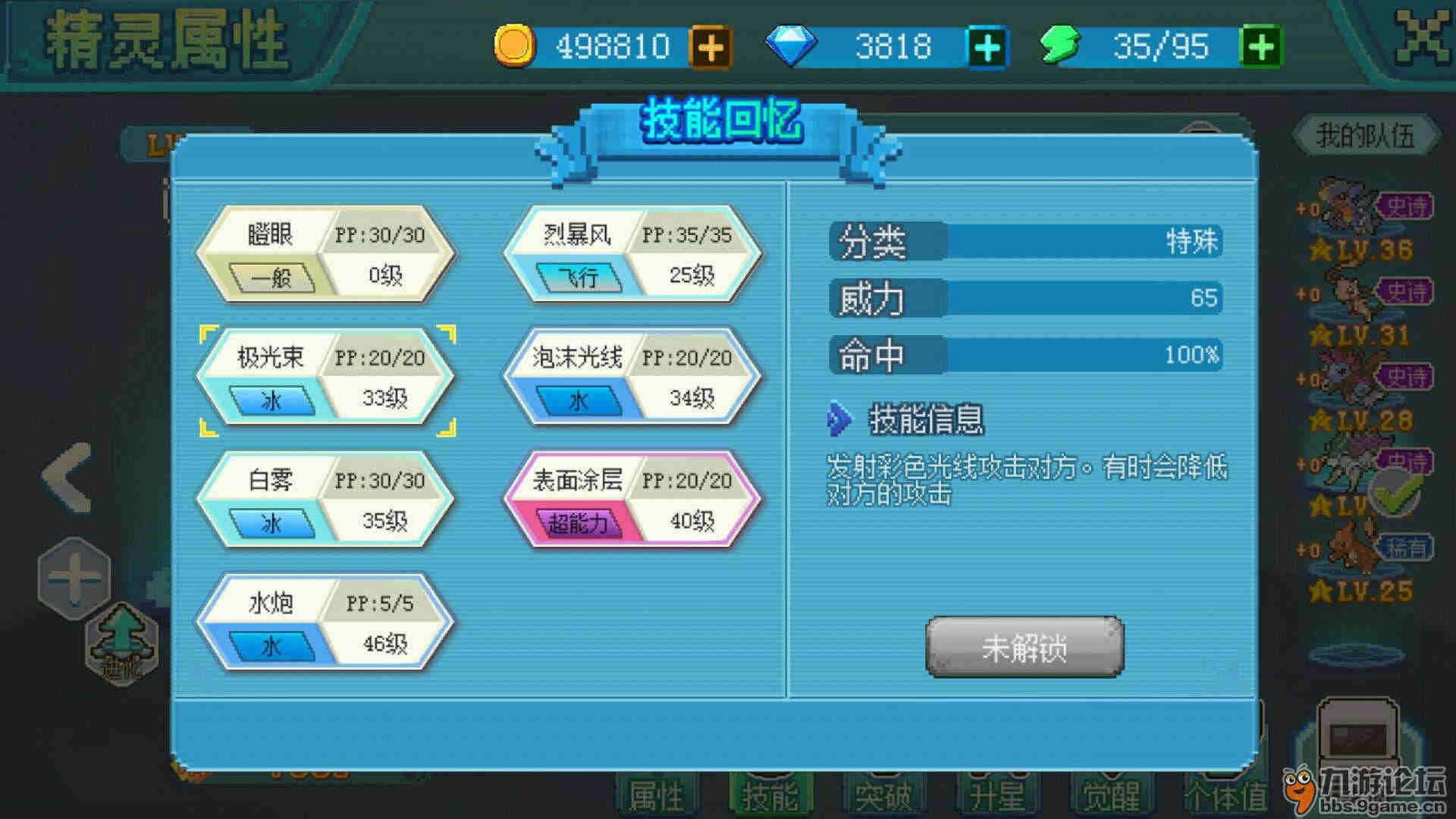Add more gold coins

pyautogui.click(x=711, y=47)
